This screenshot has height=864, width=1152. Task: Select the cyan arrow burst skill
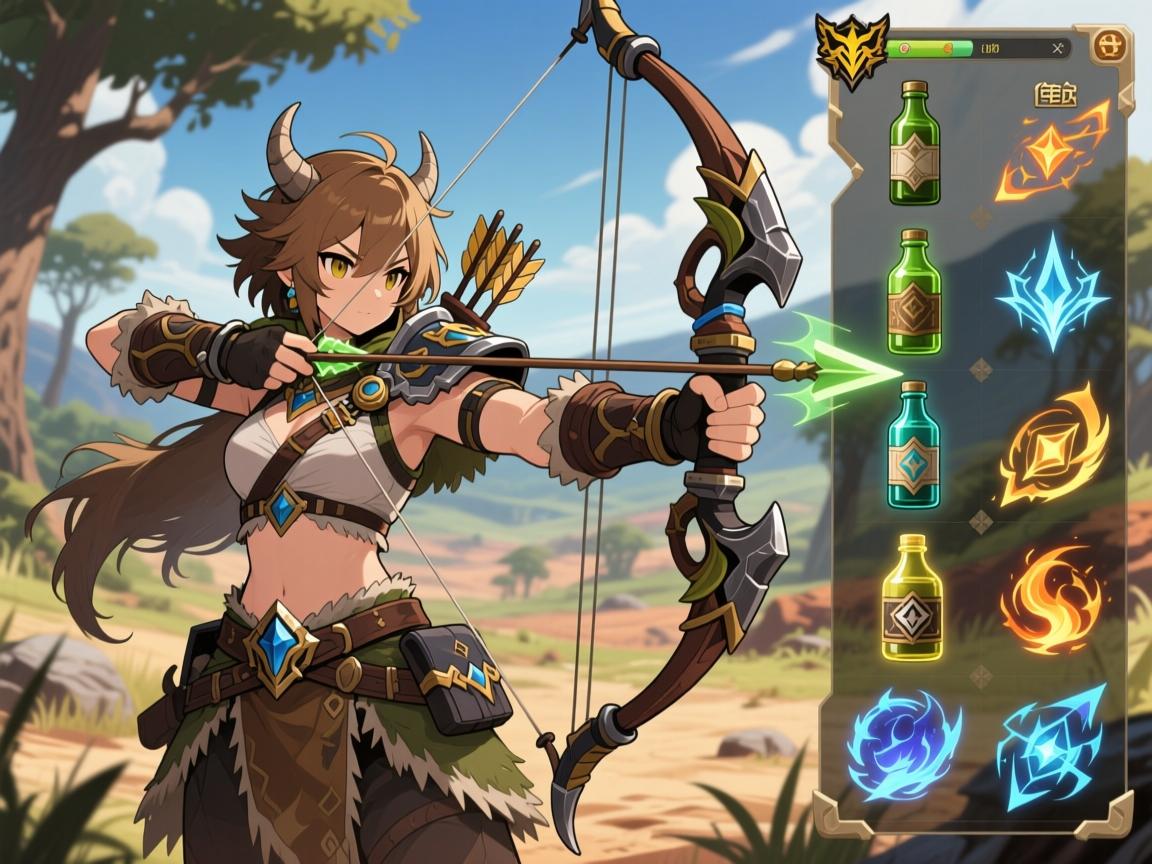(x=1051, y=746)
